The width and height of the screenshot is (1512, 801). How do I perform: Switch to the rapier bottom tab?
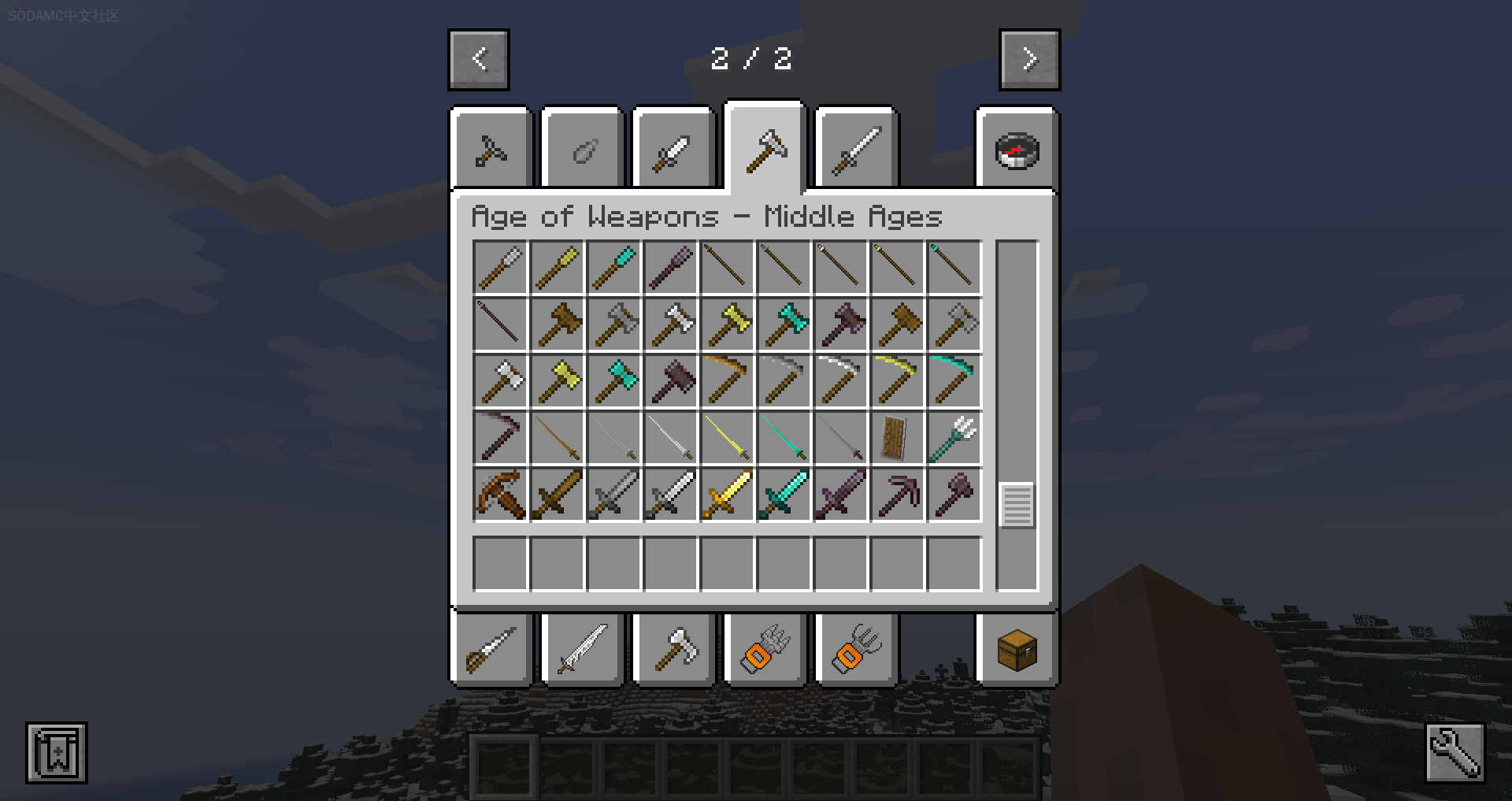click(491, 650)
